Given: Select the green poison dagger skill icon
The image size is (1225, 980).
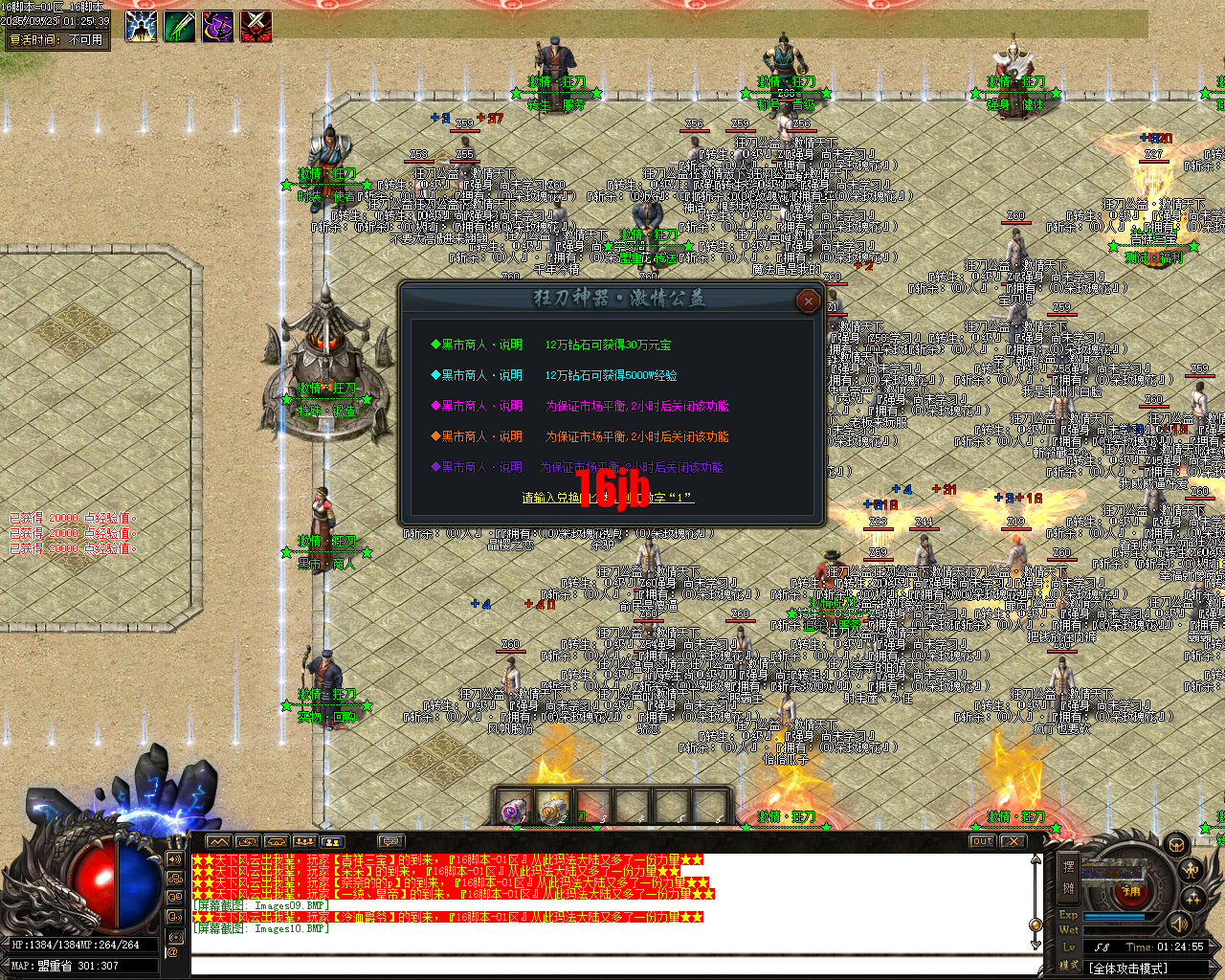Looking at the screenshot, I should (182, 26).
